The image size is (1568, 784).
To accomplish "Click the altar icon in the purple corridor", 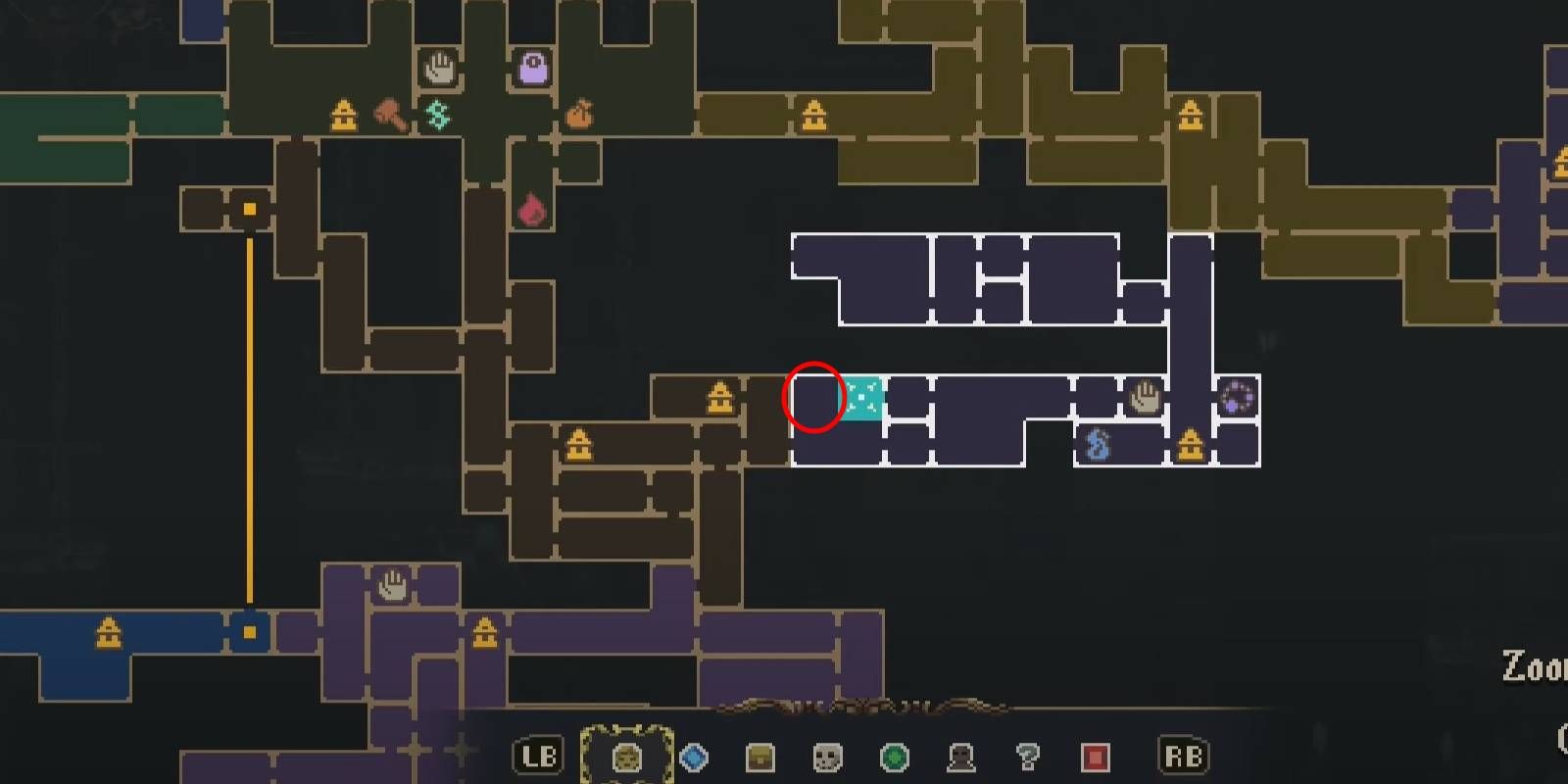I will 483,635.
